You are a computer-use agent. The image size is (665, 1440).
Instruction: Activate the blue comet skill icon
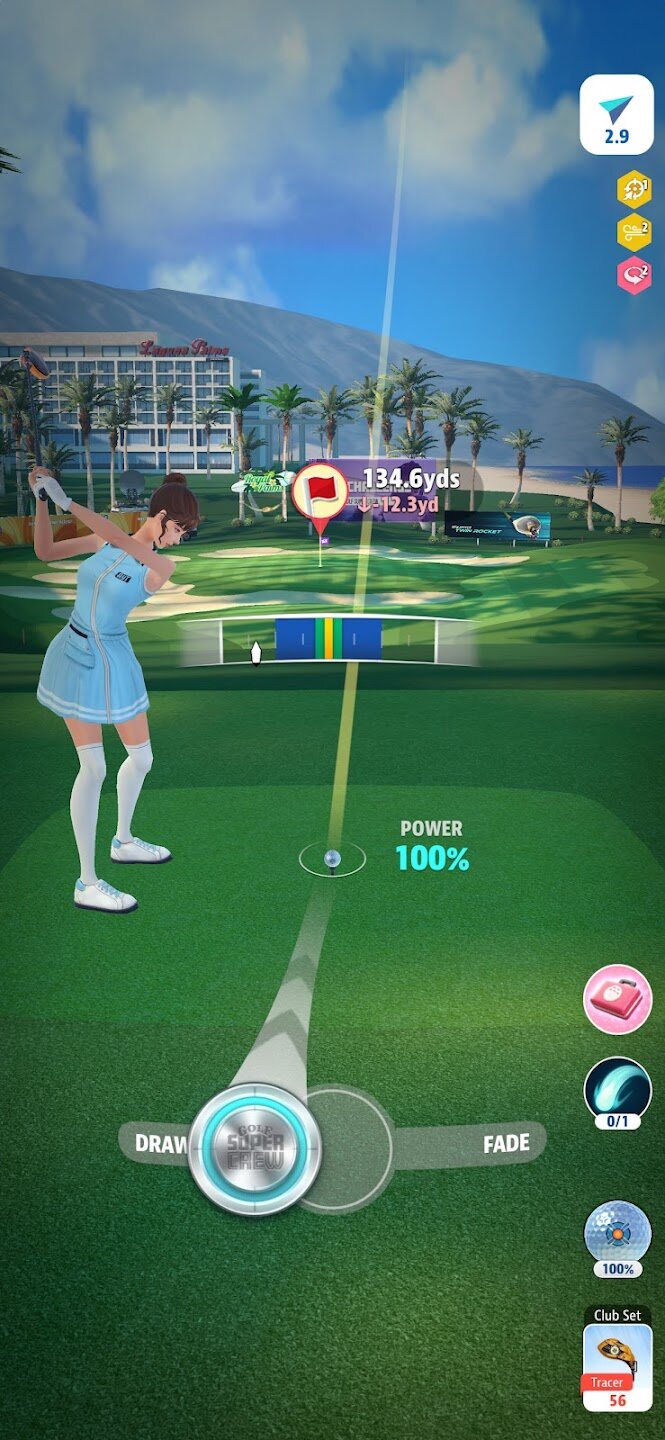click(617, 1088)
